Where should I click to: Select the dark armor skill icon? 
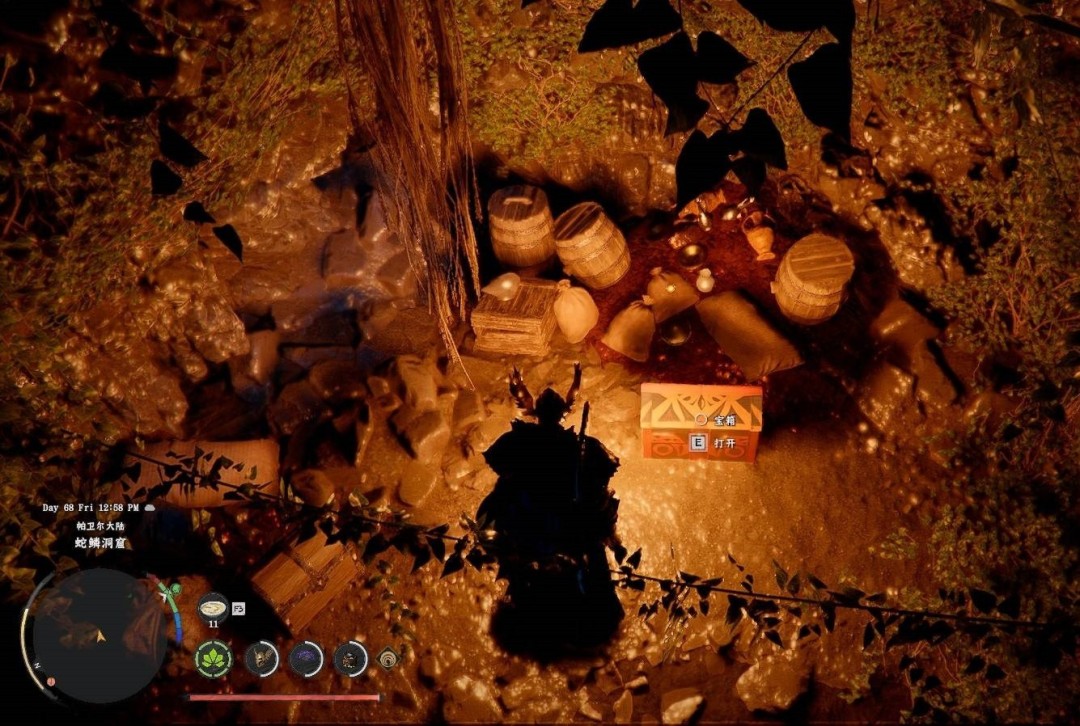(350, 658)
